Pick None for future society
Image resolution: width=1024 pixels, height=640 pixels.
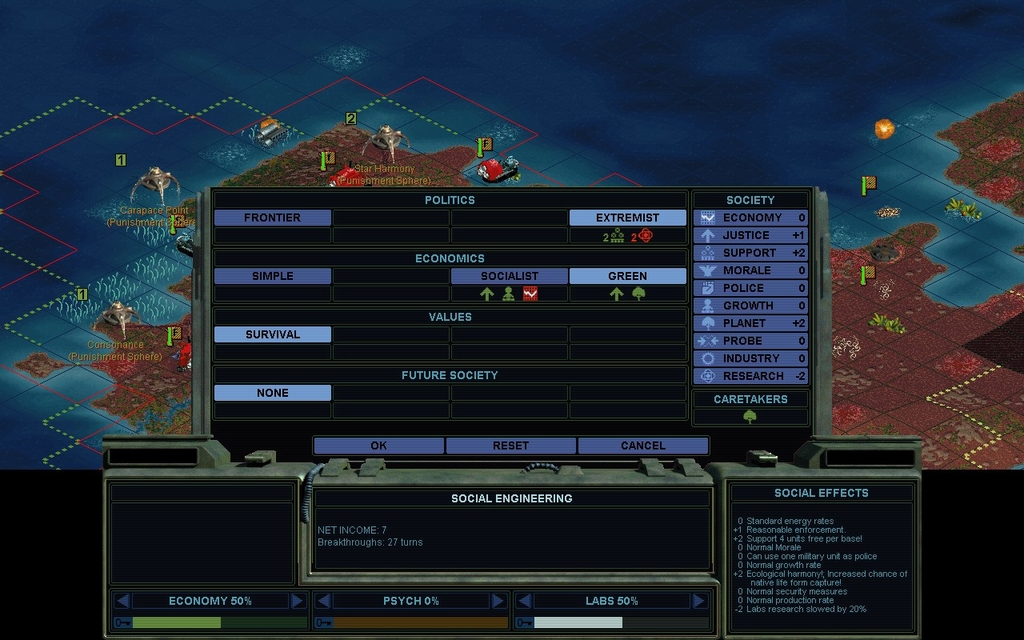[272, 393]
